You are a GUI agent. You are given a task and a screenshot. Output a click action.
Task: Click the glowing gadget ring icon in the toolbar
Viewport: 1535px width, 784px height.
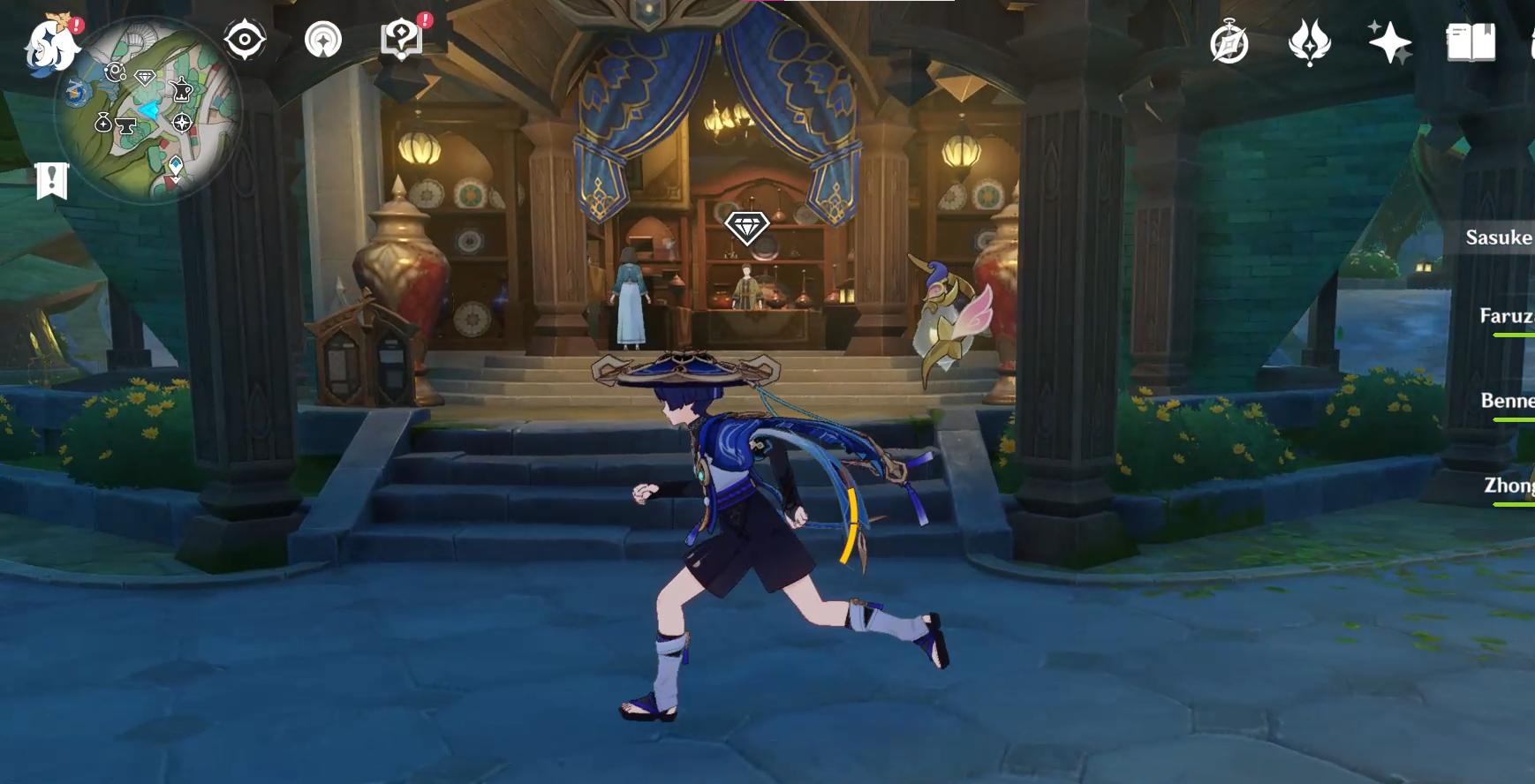[323, 40]
